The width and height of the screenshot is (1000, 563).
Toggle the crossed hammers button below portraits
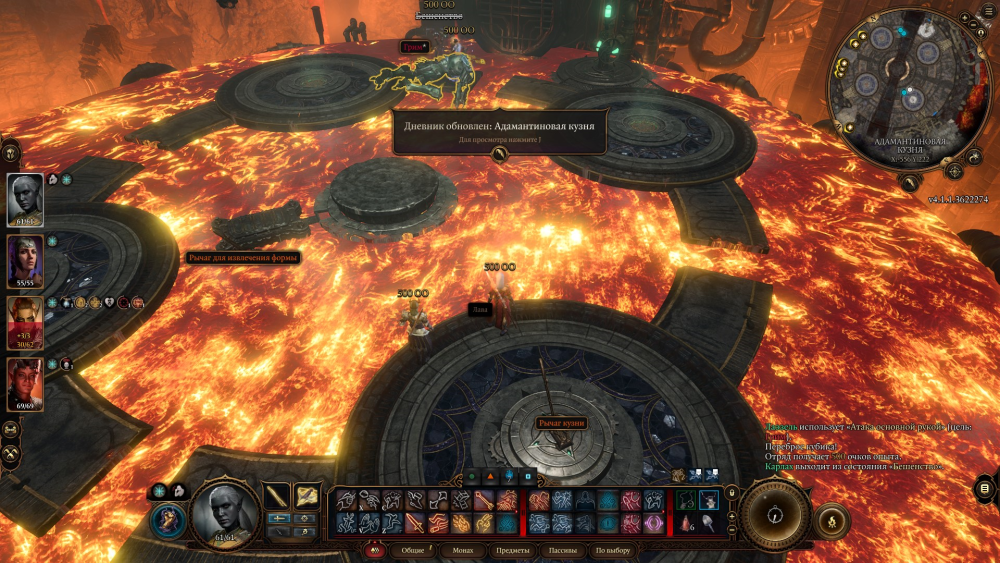pos(12,454)
